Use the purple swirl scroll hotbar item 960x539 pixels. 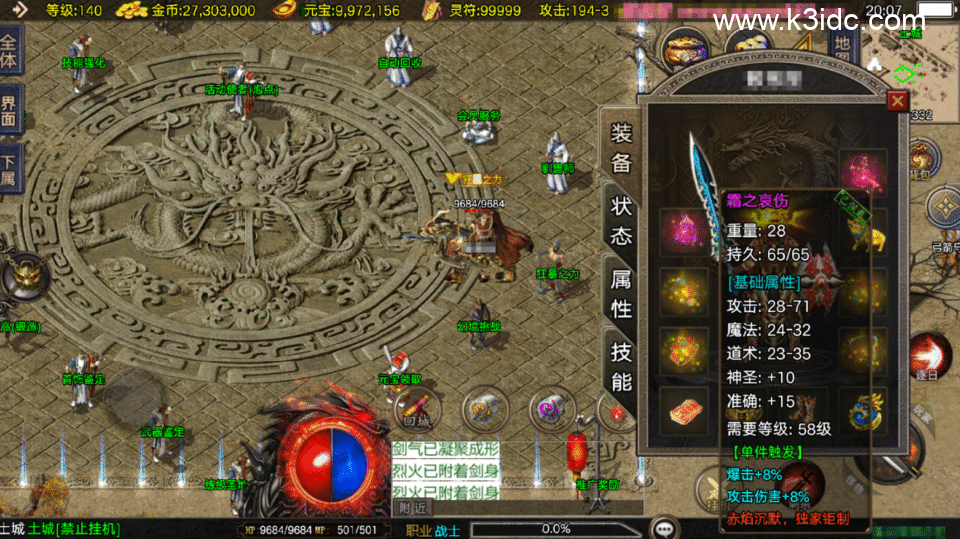point(552,408)
